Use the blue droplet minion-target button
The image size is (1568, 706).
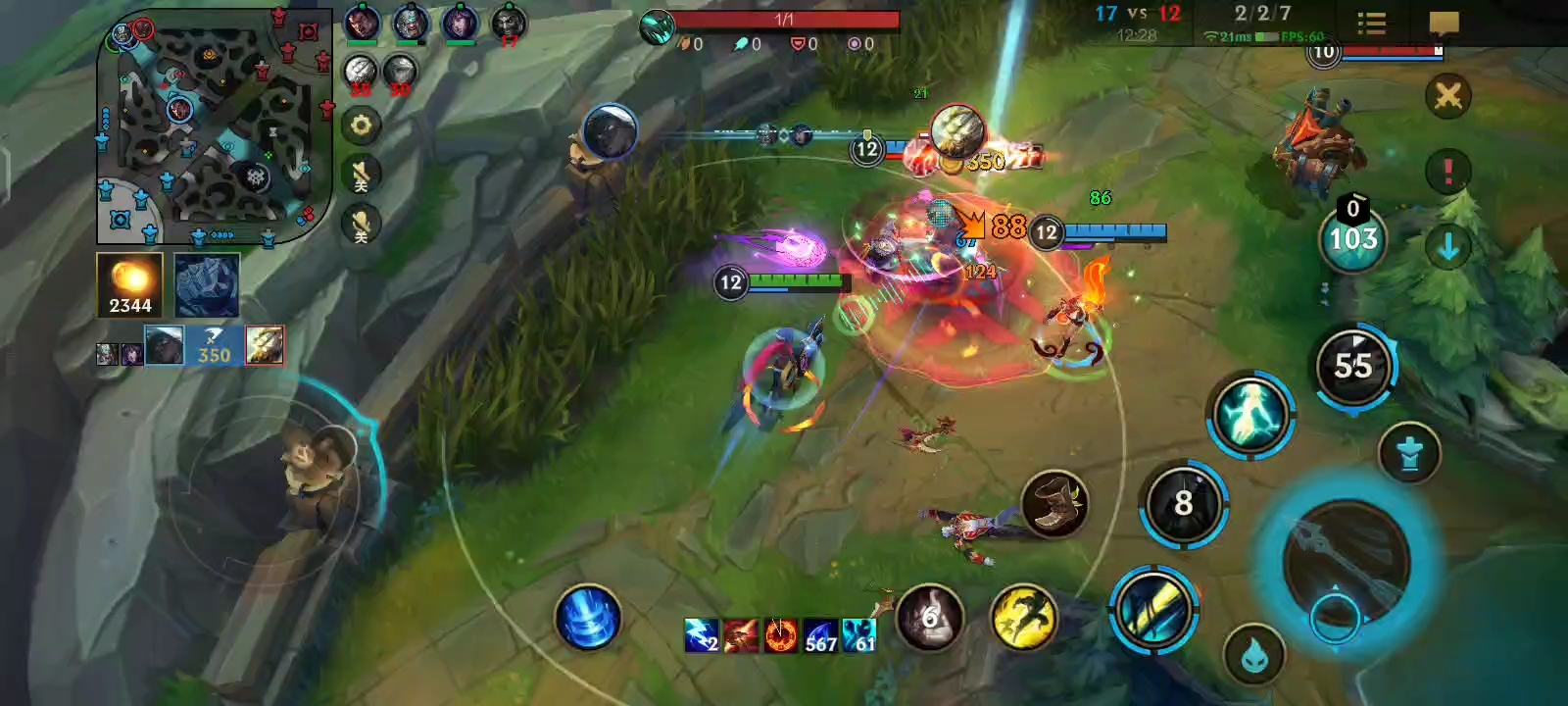(1254, 655)
